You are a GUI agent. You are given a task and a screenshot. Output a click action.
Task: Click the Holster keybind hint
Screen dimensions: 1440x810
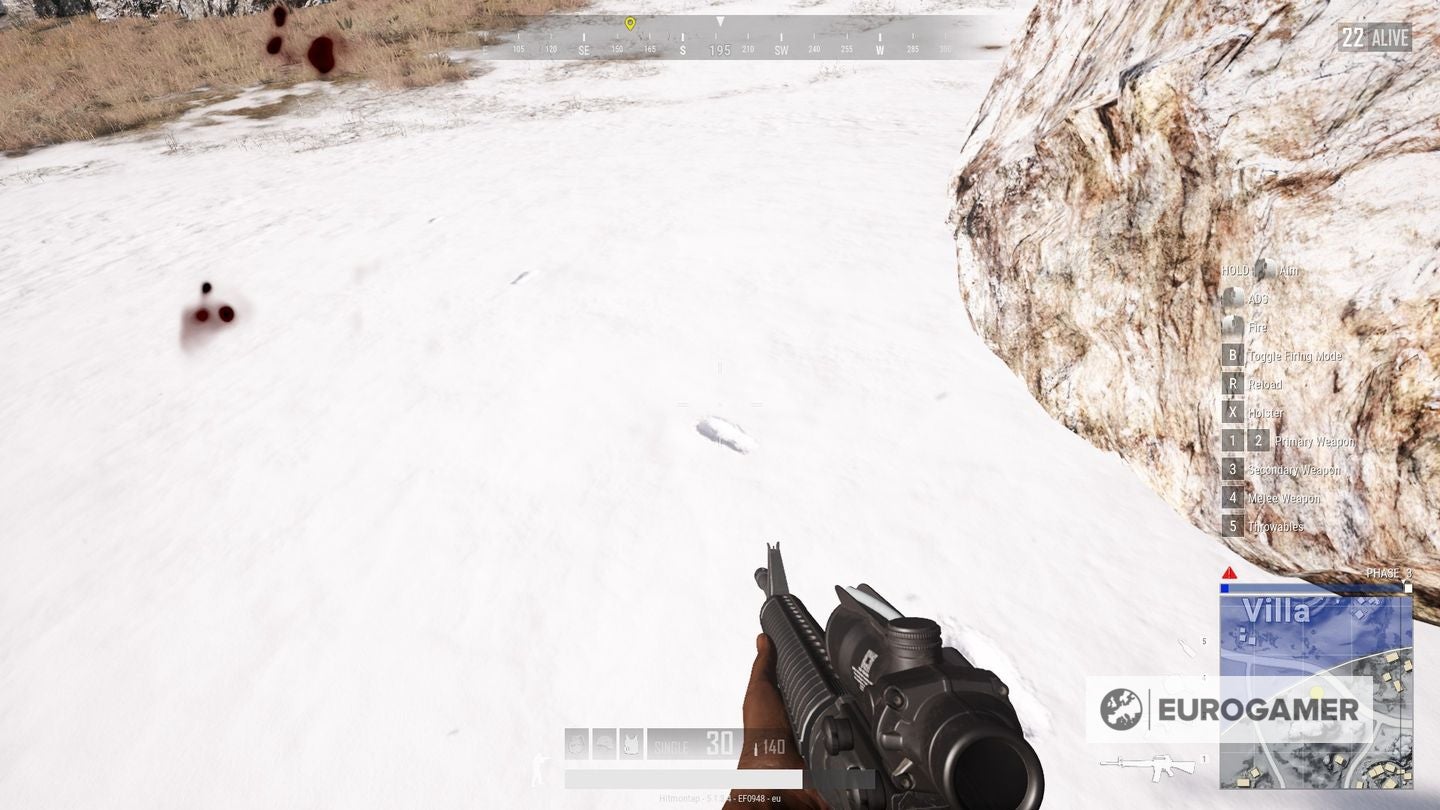point(1232,412)
